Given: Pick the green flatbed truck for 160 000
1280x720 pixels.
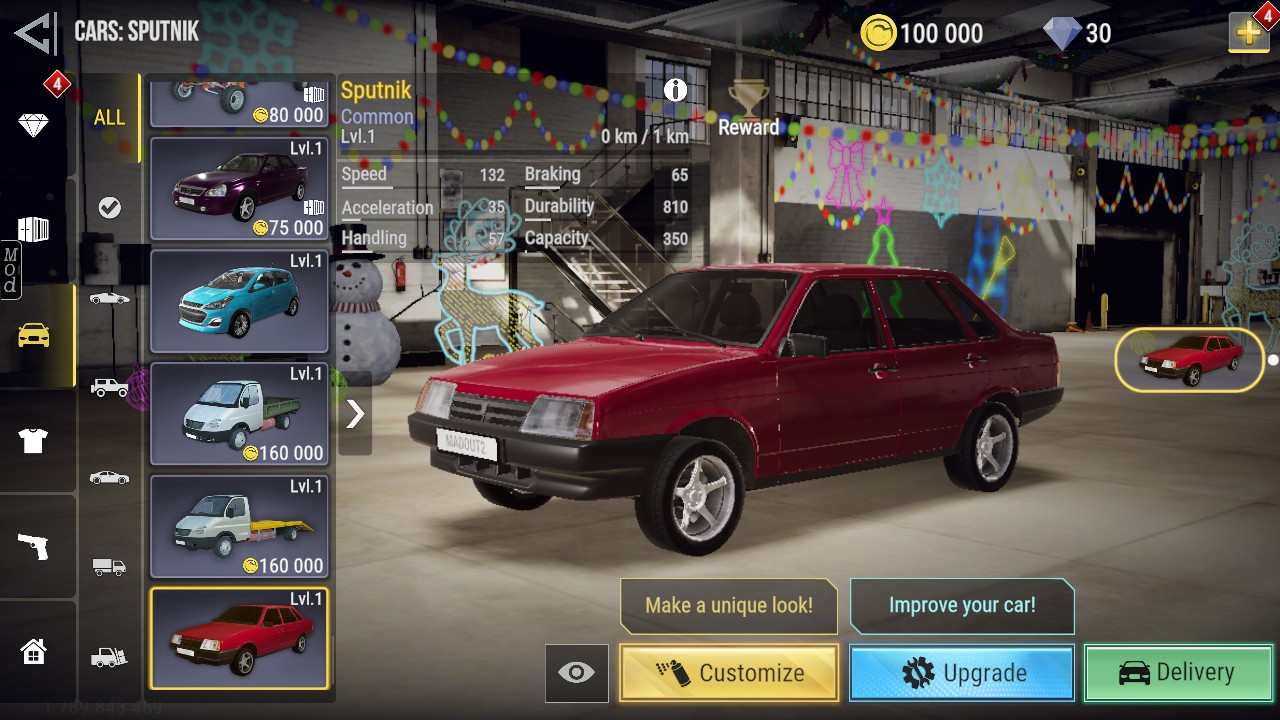Looking at the screenshot, I should (239, 414).
